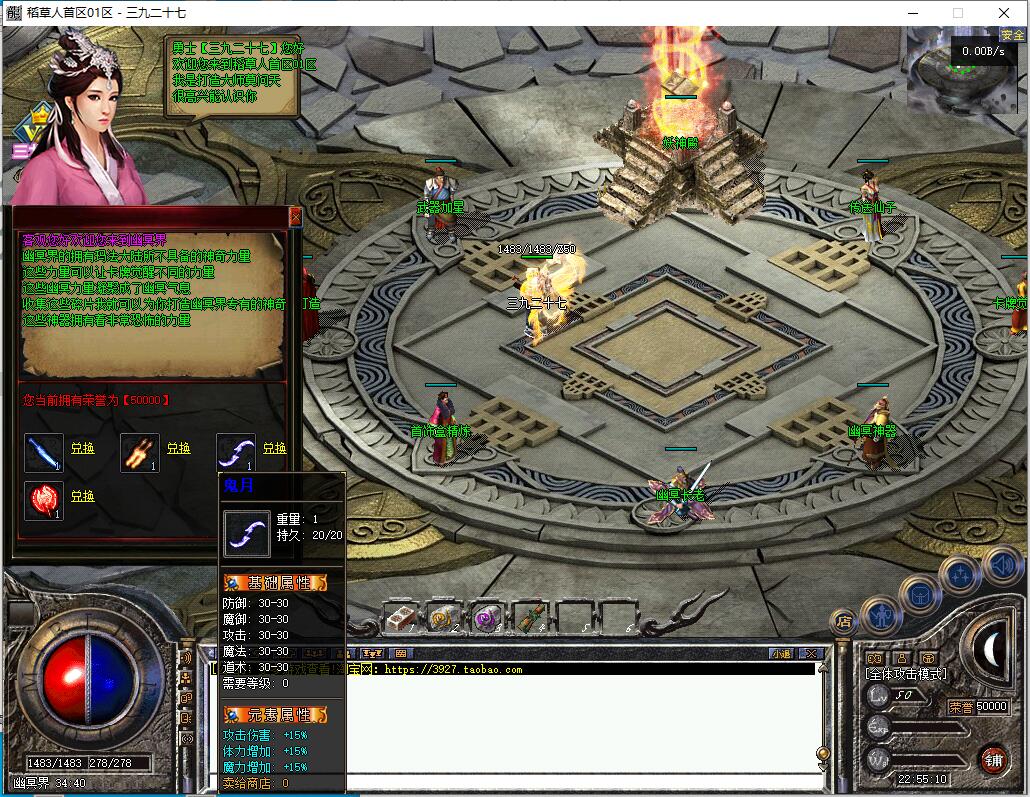The image size is (1030, 797).
Task: Toggle game sound with the speaker button
Action: tap(1001, 565)
